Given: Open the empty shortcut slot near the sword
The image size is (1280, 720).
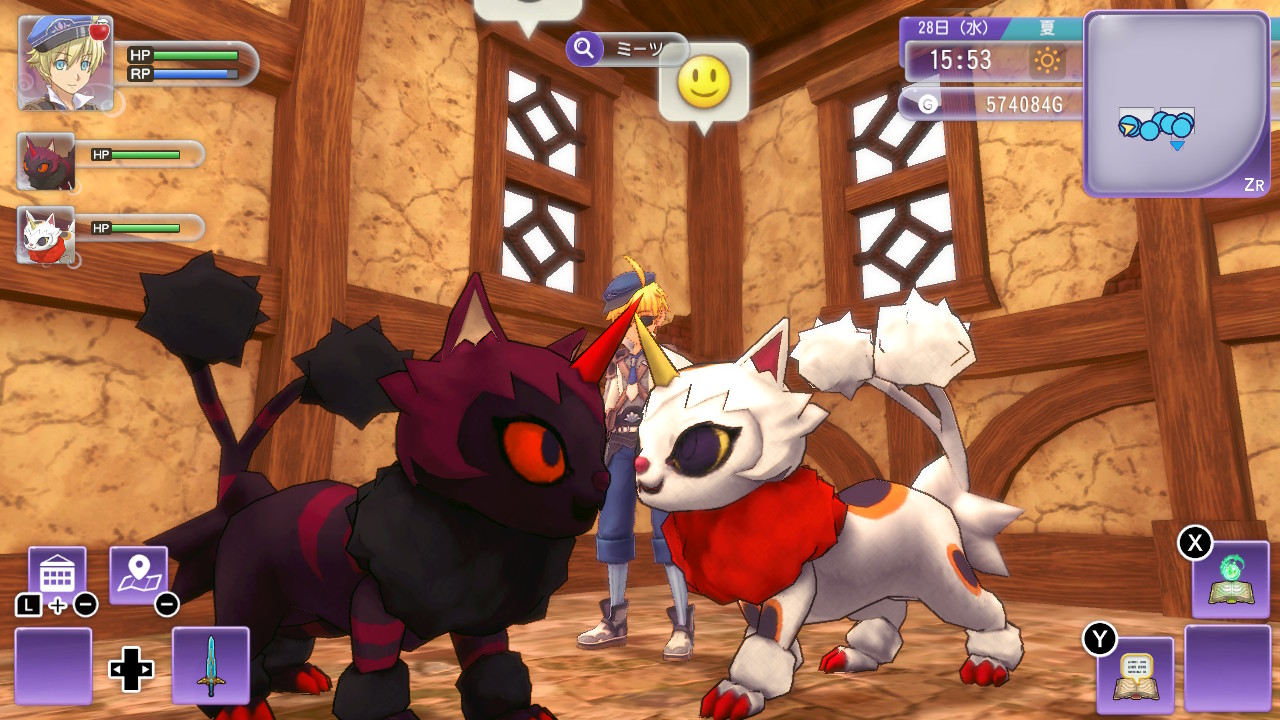Looking at the screenshot, I should click(x=52, y=665).
